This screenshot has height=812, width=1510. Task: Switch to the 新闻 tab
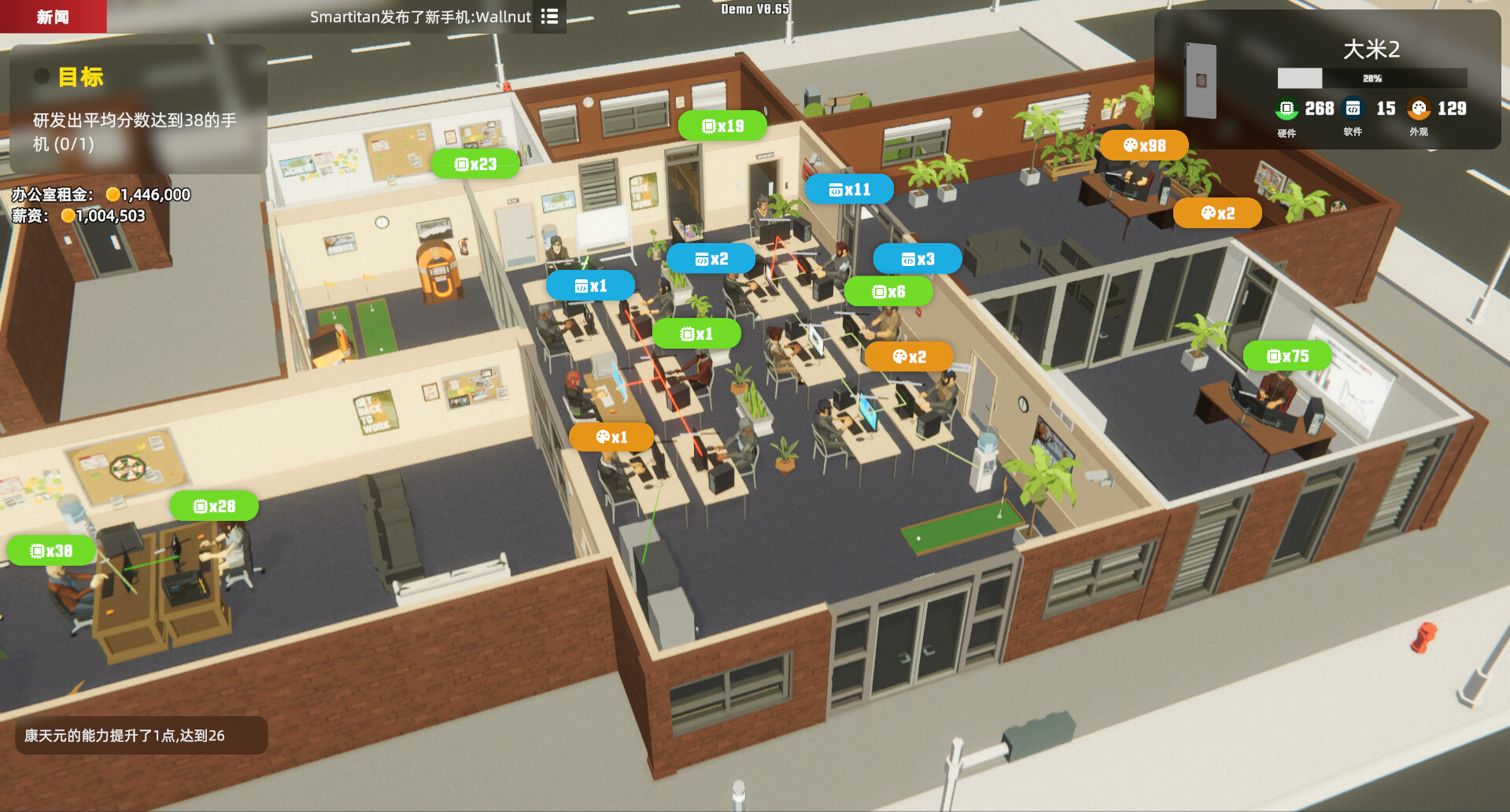pyautogui.click(x=52, y=16)
